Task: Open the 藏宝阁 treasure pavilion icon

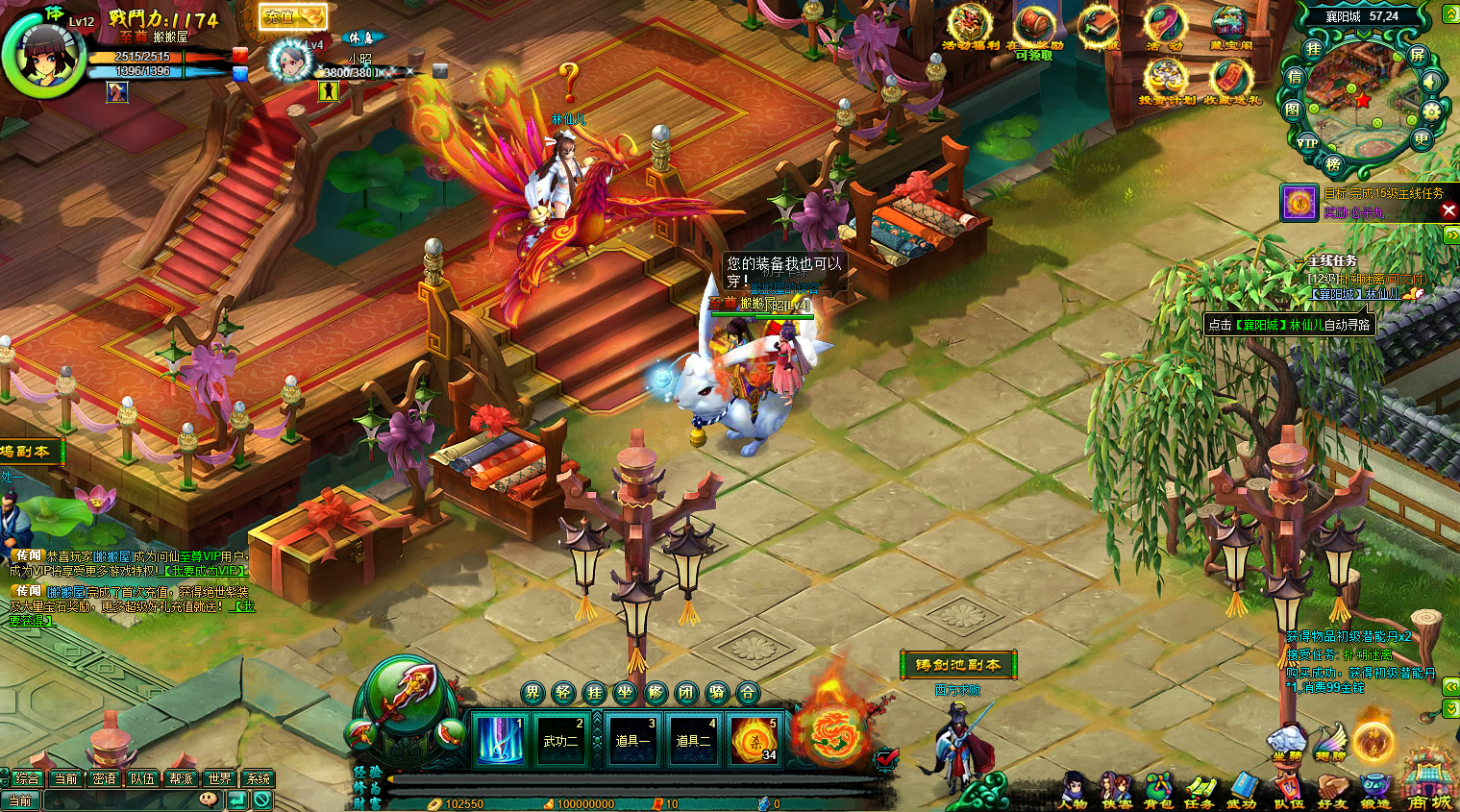Action: coord(1230,27)
